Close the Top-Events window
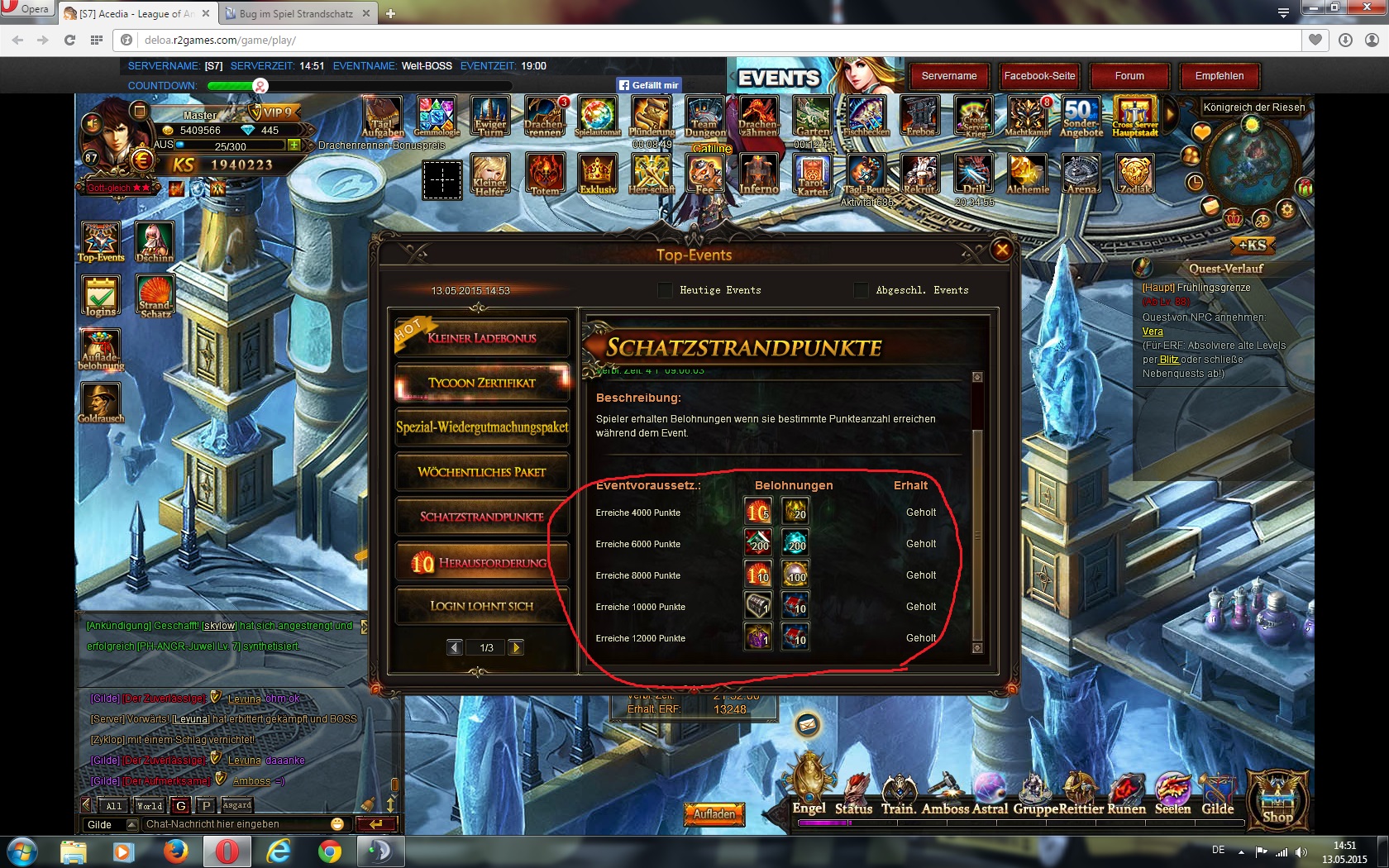The image size is (1389, 868). [x=1001, y=249]
